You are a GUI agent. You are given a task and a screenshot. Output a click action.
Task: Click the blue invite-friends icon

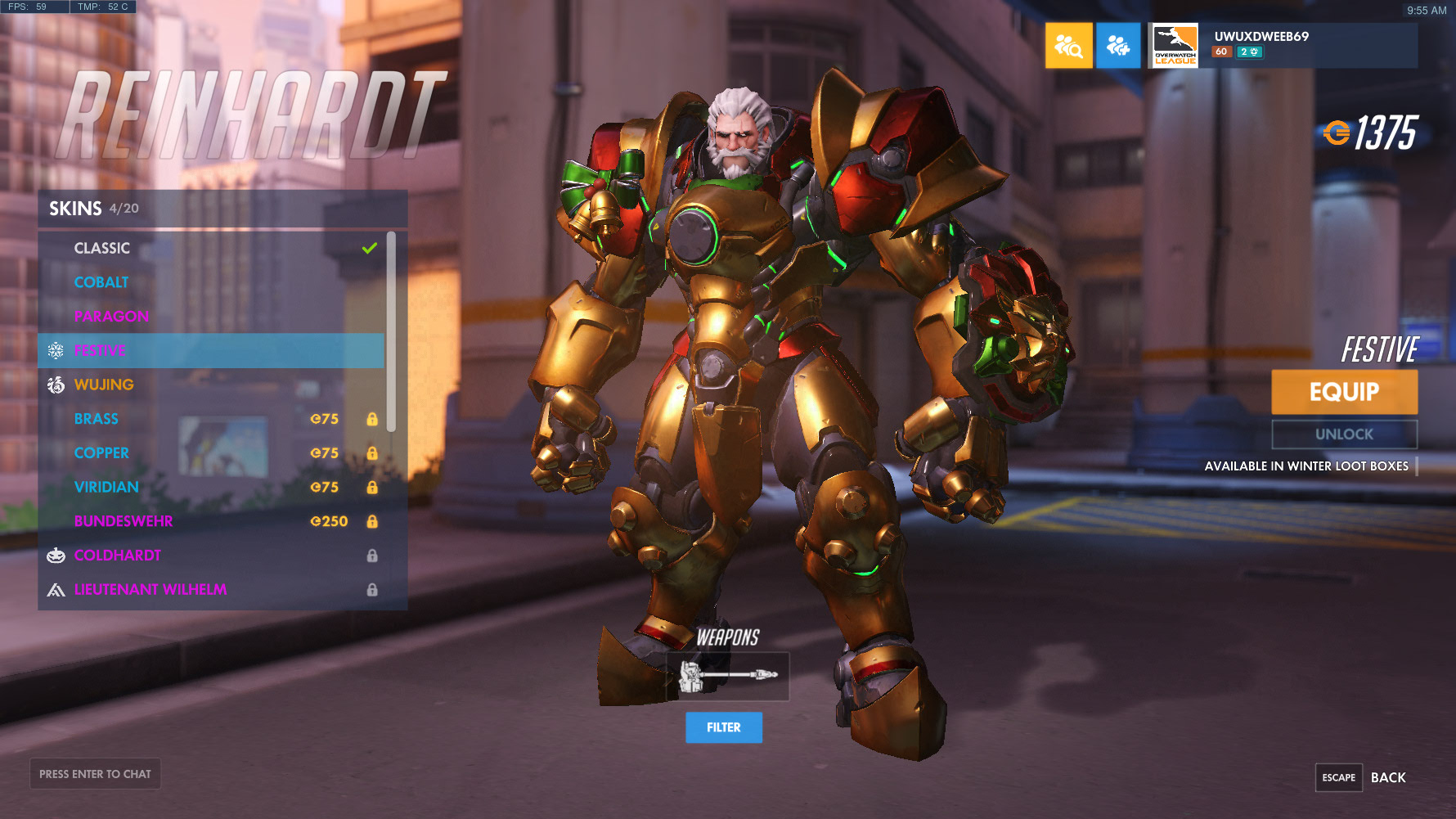pyautogui.click(x=1118, y=45)
